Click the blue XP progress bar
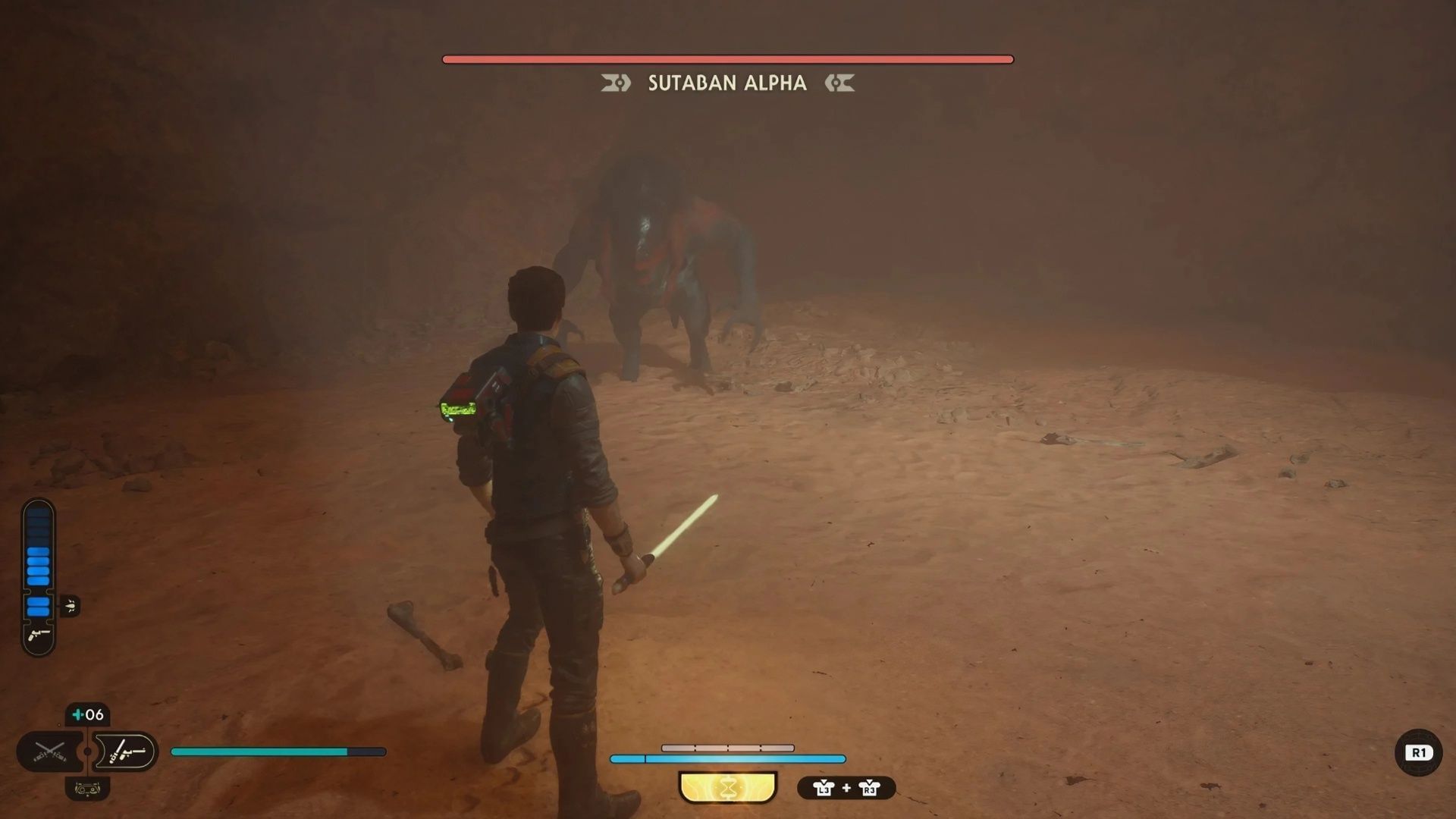 click(x=728, y=759)
